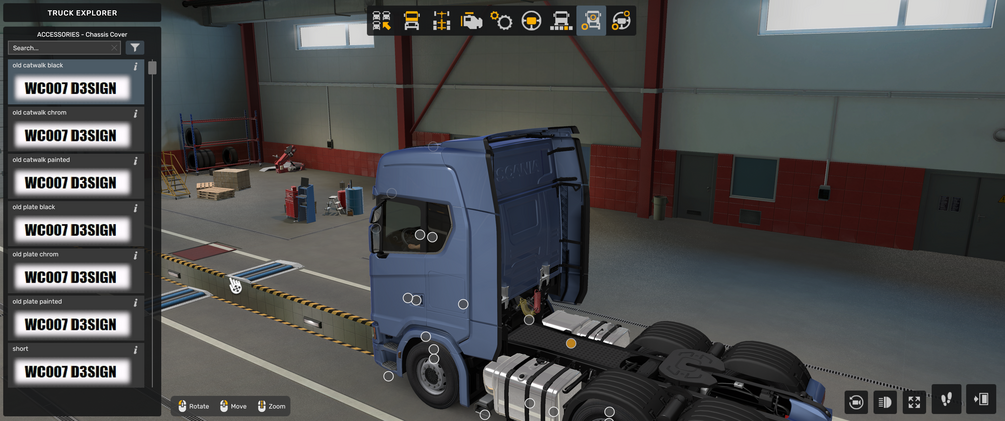Activate the footprints walk-around mode
The width and height of the screenshot is (1005, 421).
pos(947,400)
